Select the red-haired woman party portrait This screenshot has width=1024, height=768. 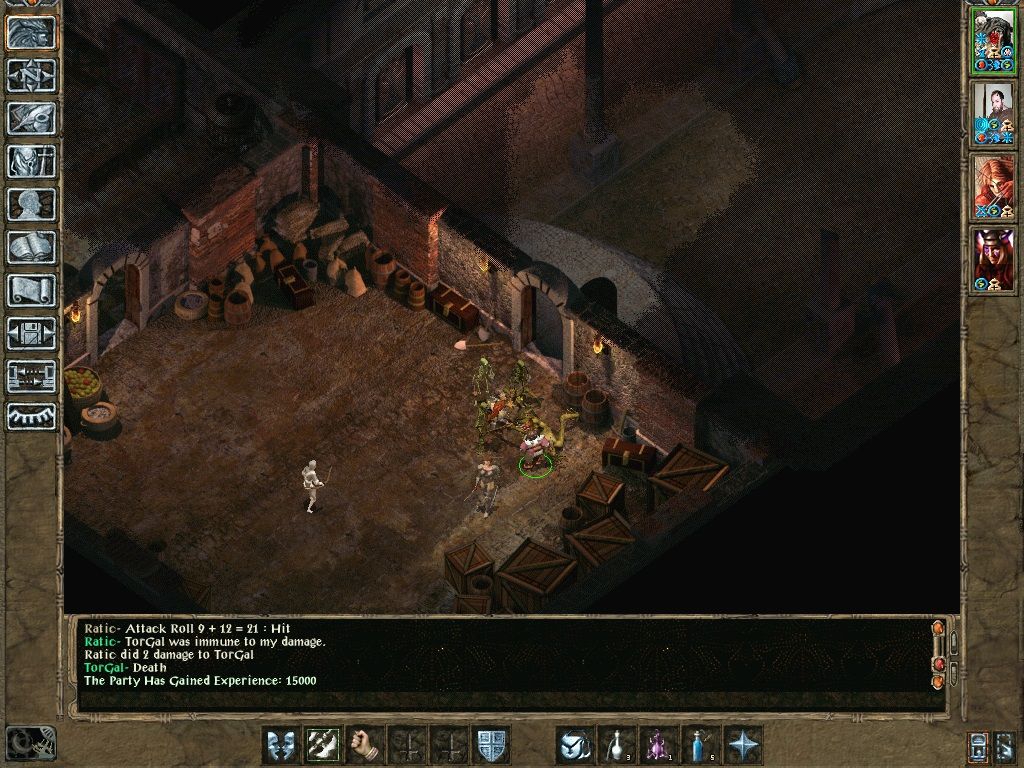tap(993, 186)
